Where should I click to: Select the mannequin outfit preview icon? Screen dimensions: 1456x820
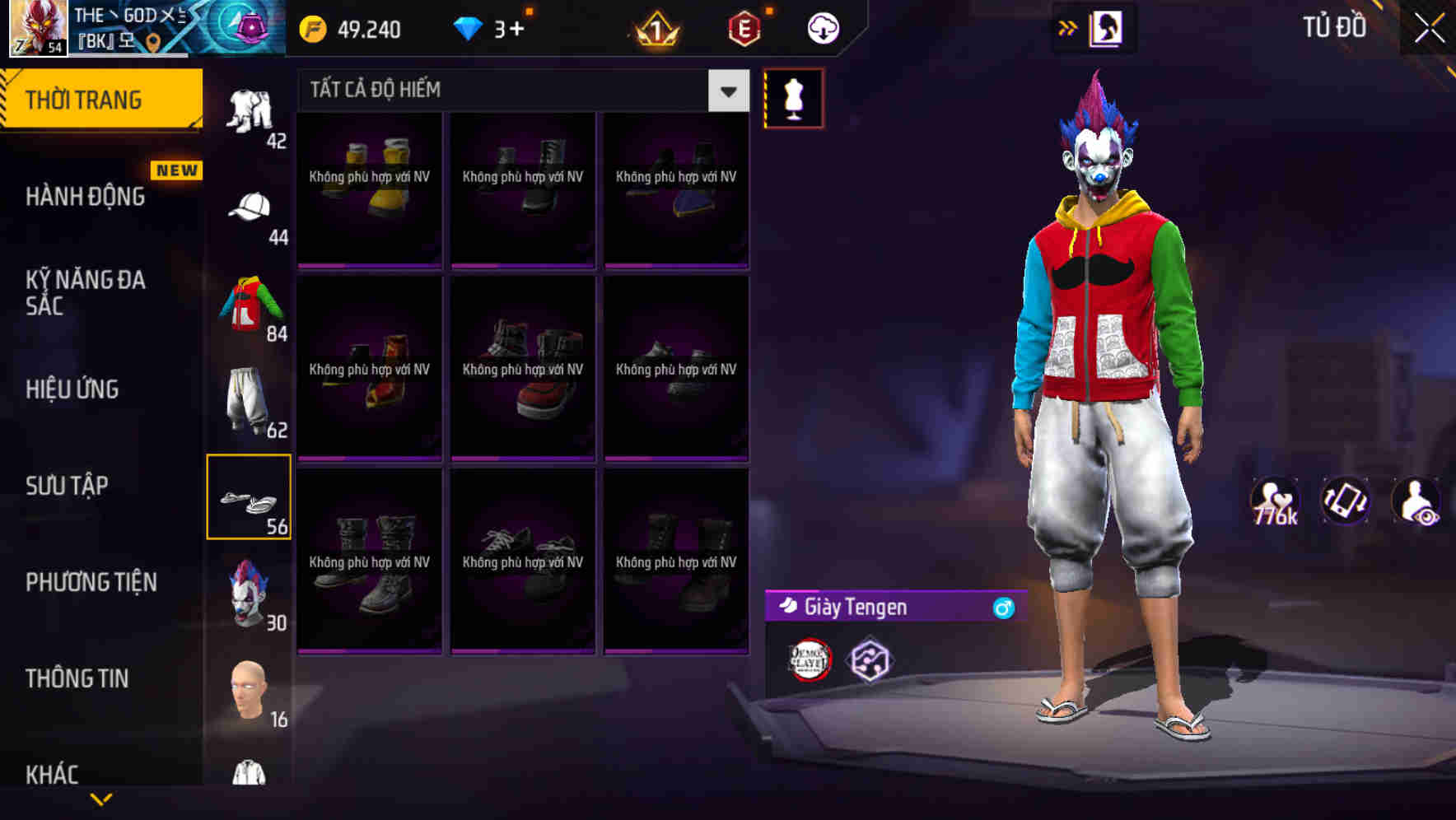(x=793, y=98)
